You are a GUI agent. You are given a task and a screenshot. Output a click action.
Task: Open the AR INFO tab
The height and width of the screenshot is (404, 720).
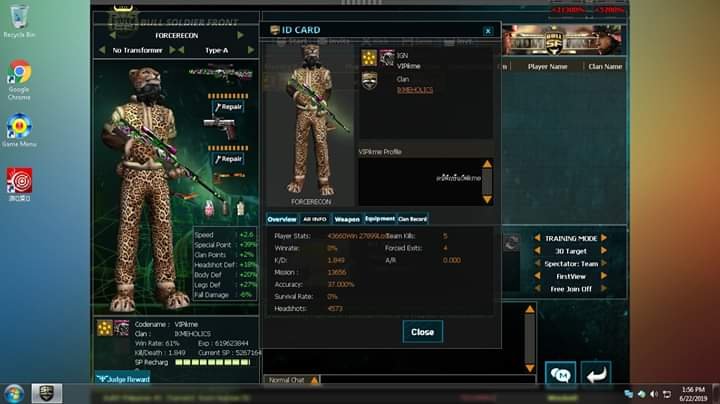click(315, 218)
